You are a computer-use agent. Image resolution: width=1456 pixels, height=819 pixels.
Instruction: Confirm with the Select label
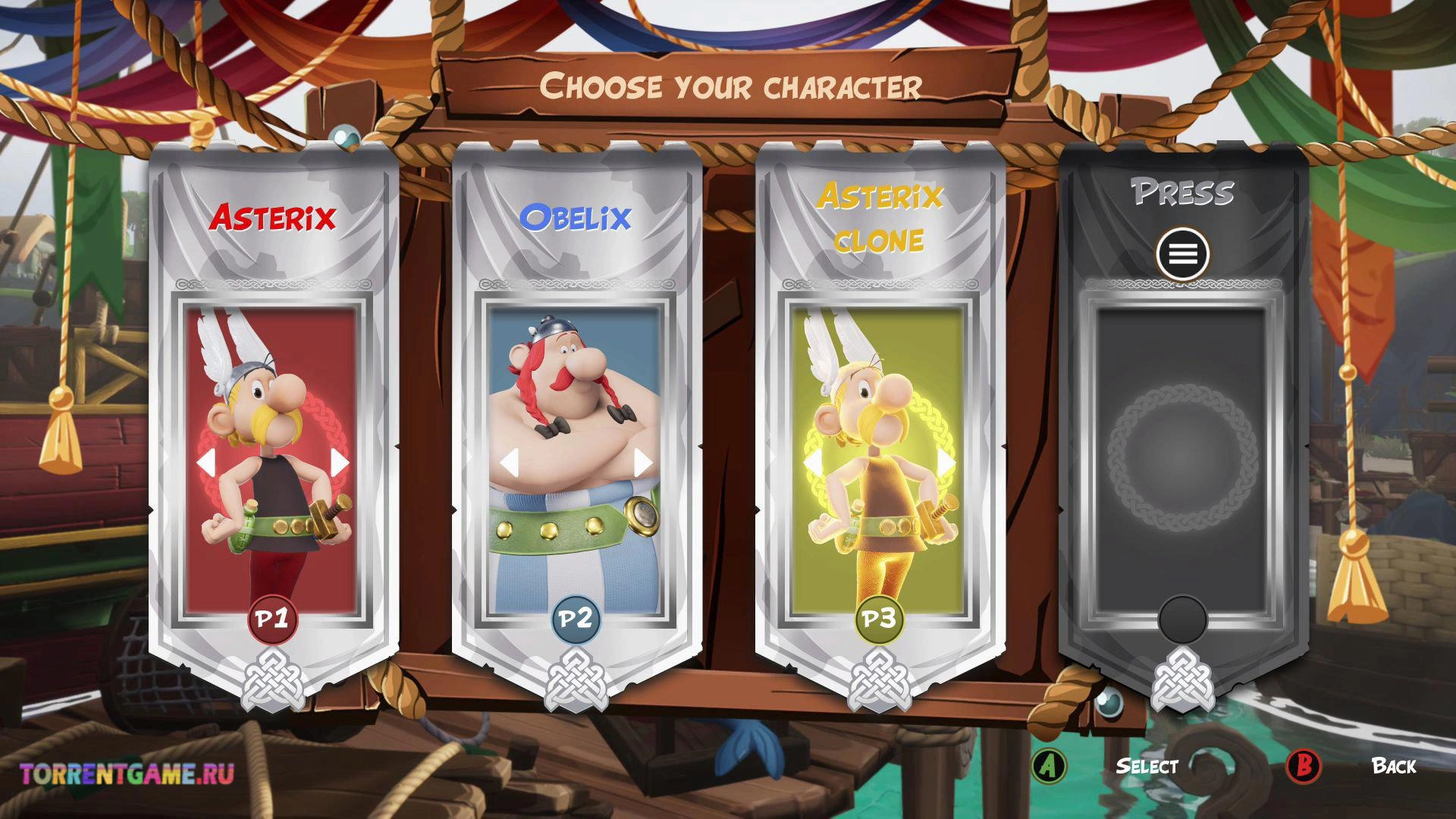(1147, 766)
